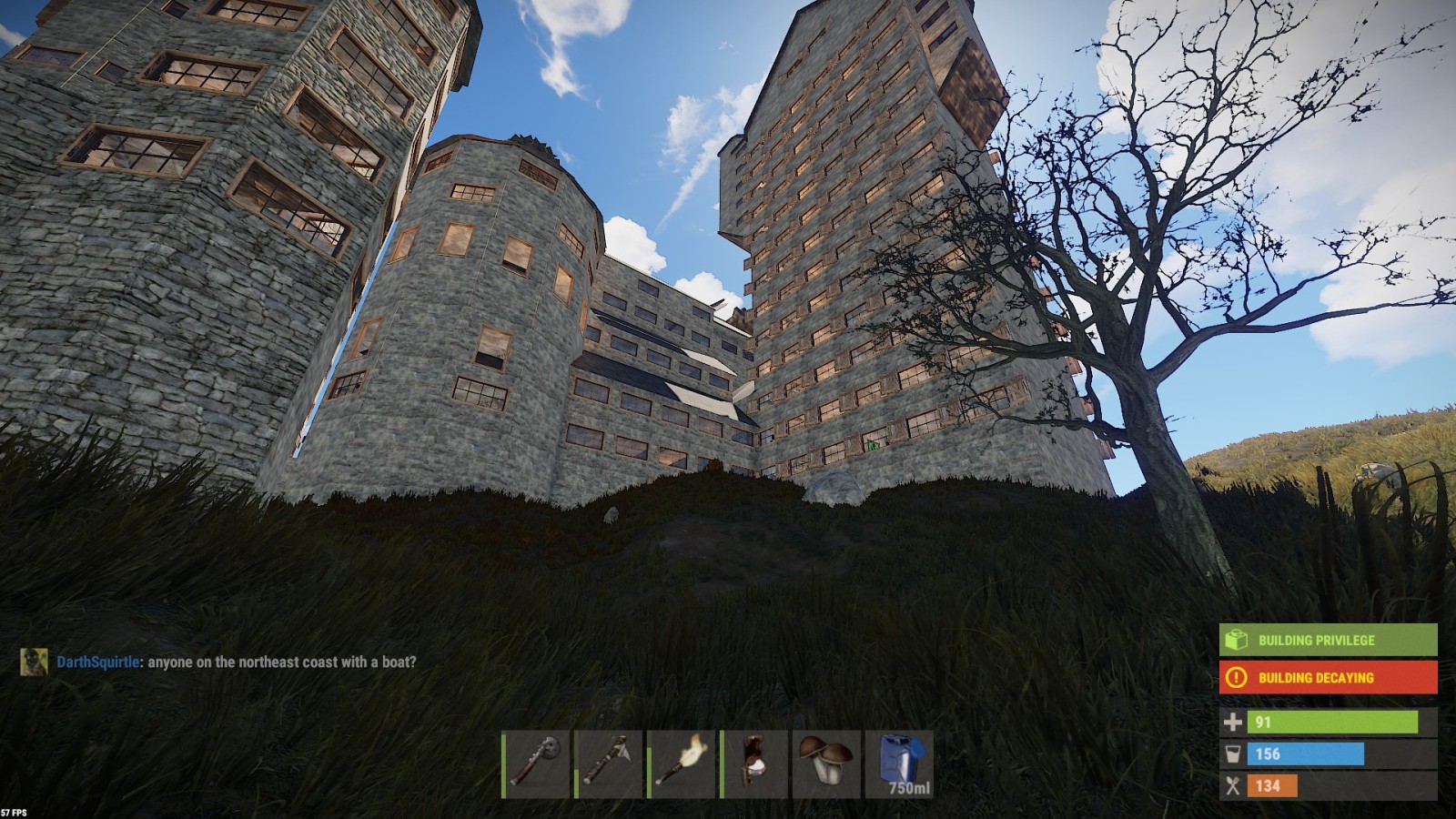The width and height of the screenshot is (1456, 819).
Task: Pick the blue 750ml water jug slot
Action: pyautogui.click(x=899, y=763)
